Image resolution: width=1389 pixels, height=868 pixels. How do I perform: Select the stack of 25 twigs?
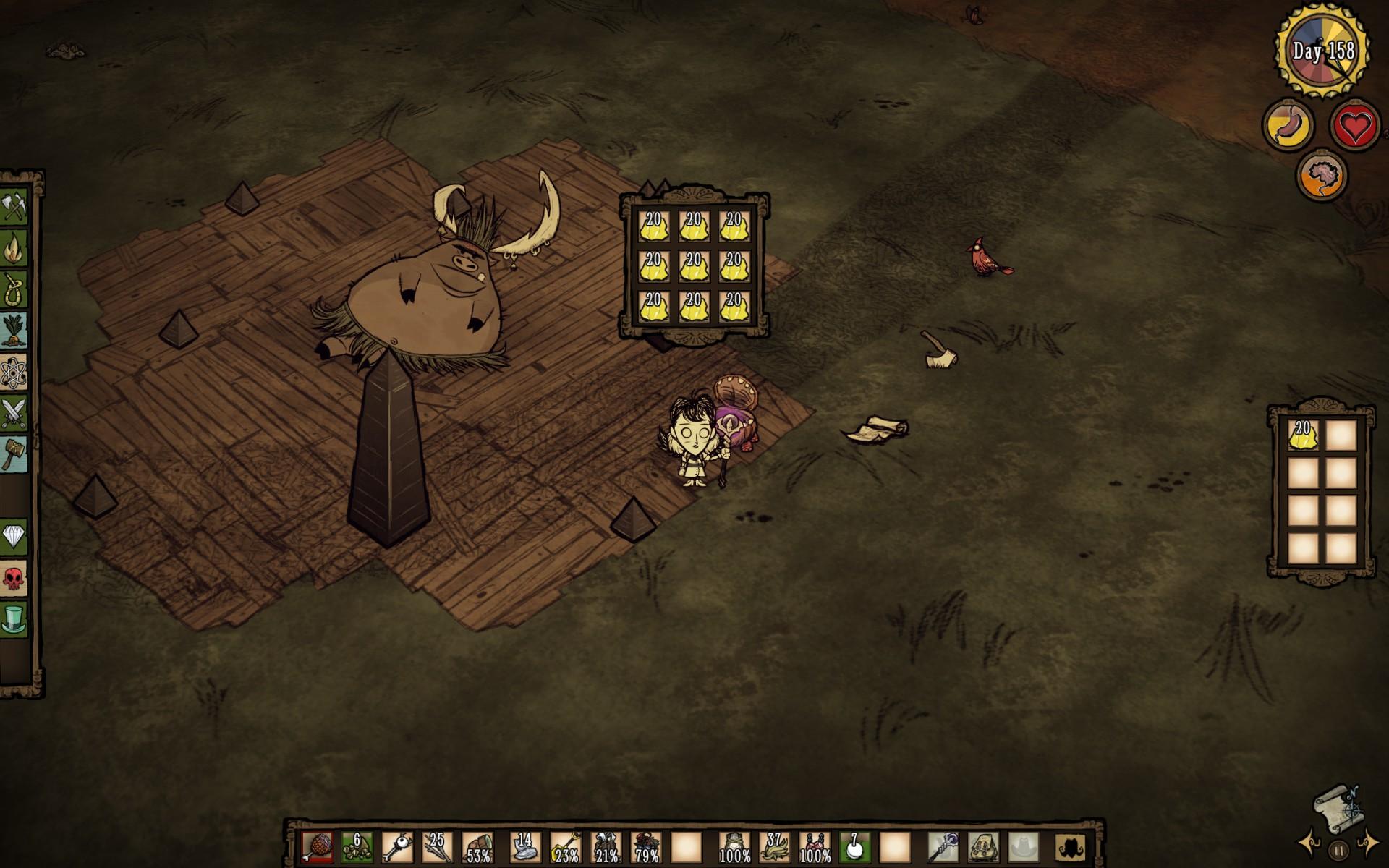(436, 846)
